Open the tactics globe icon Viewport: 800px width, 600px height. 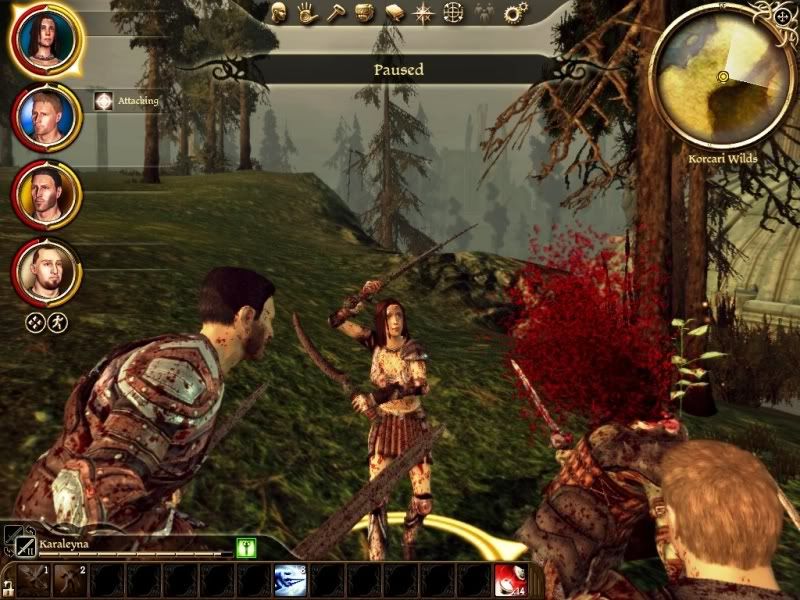point(453,13)
